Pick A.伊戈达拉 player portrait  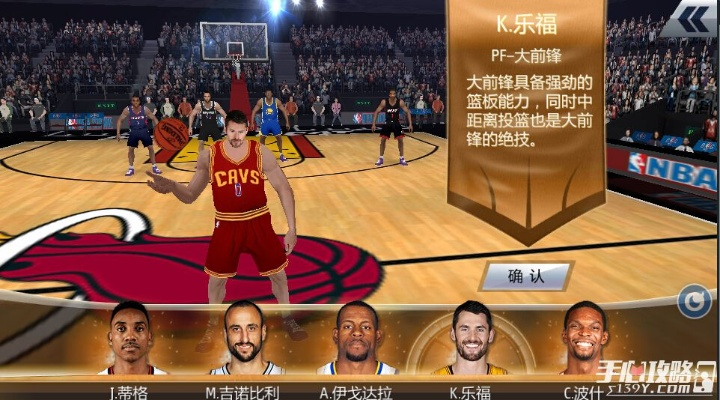pyautogui.click(x=357, y=338)
